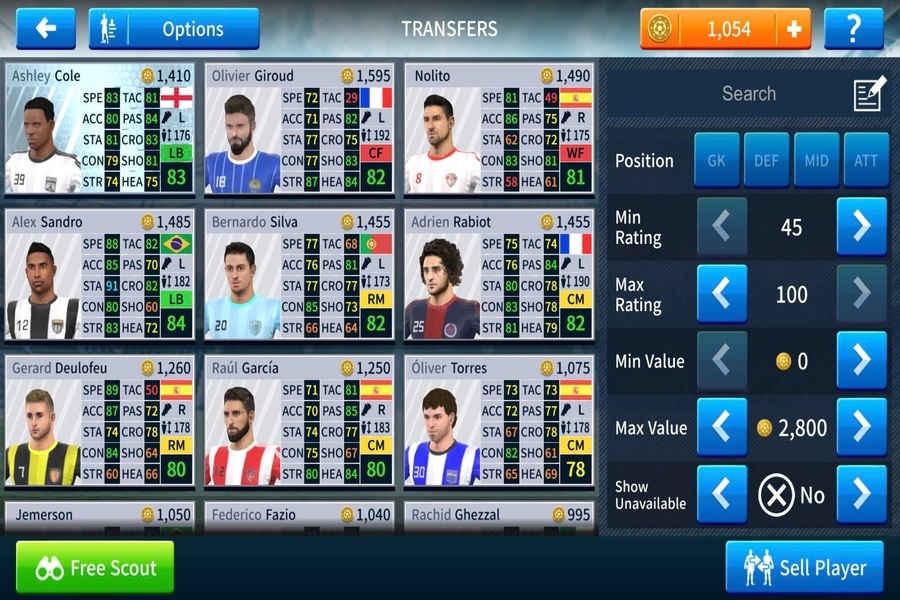This screenshot has height=600, width=900.
Task: Select Gerard Deulofeu's card
Action: (99, 422)
